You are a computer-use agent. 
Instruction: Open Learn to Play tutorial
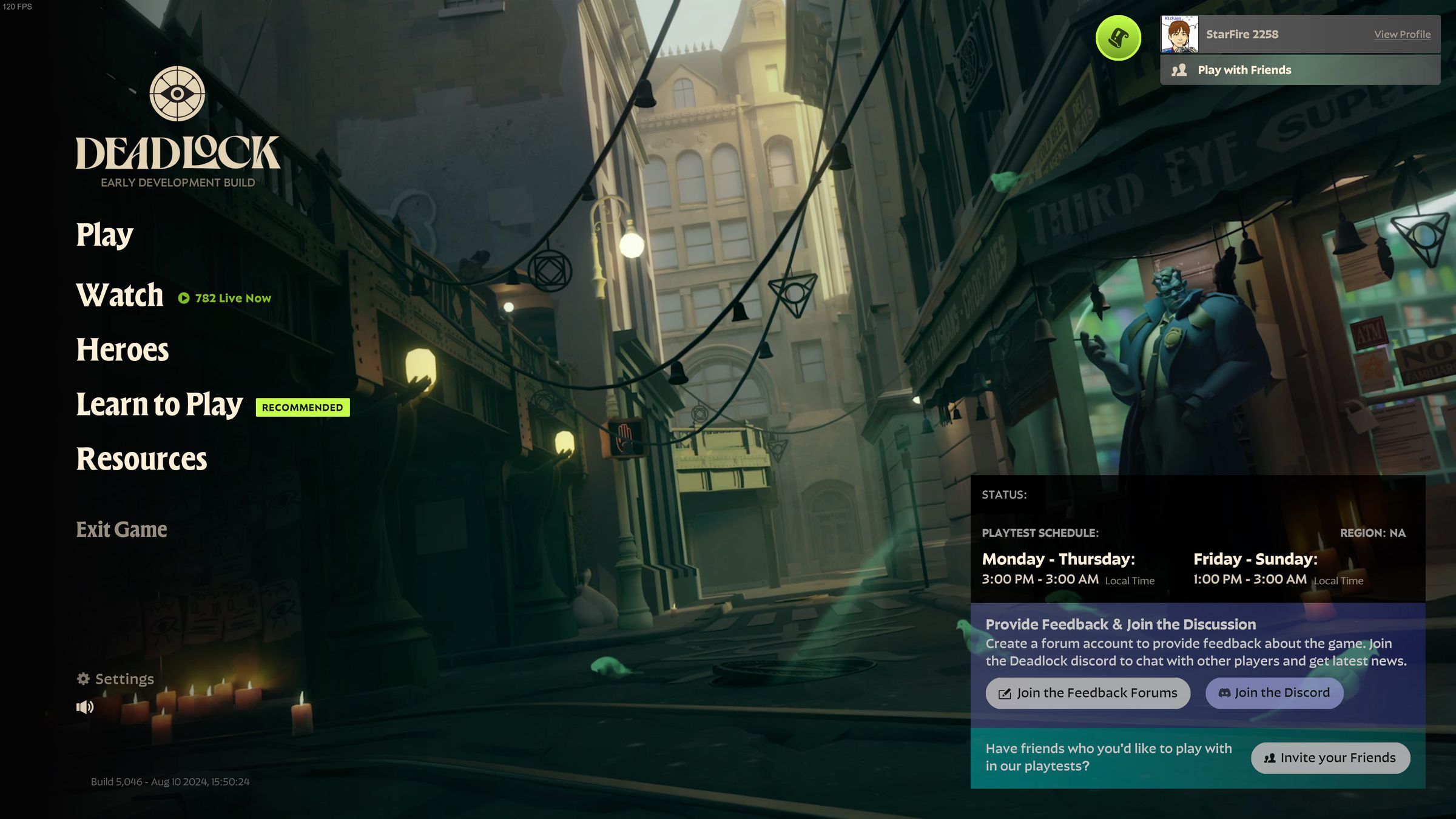click(158, 404)
